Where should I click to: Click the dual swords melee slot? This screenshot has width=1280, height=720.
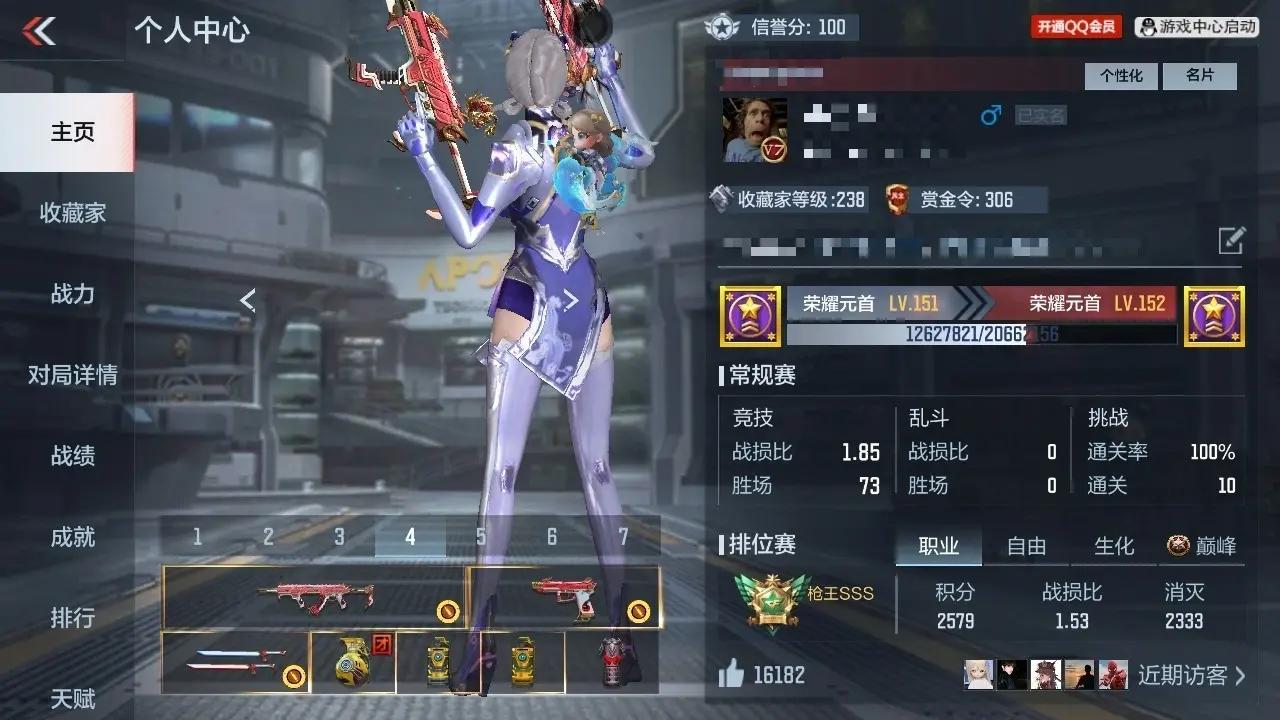(x=235, y=662)
